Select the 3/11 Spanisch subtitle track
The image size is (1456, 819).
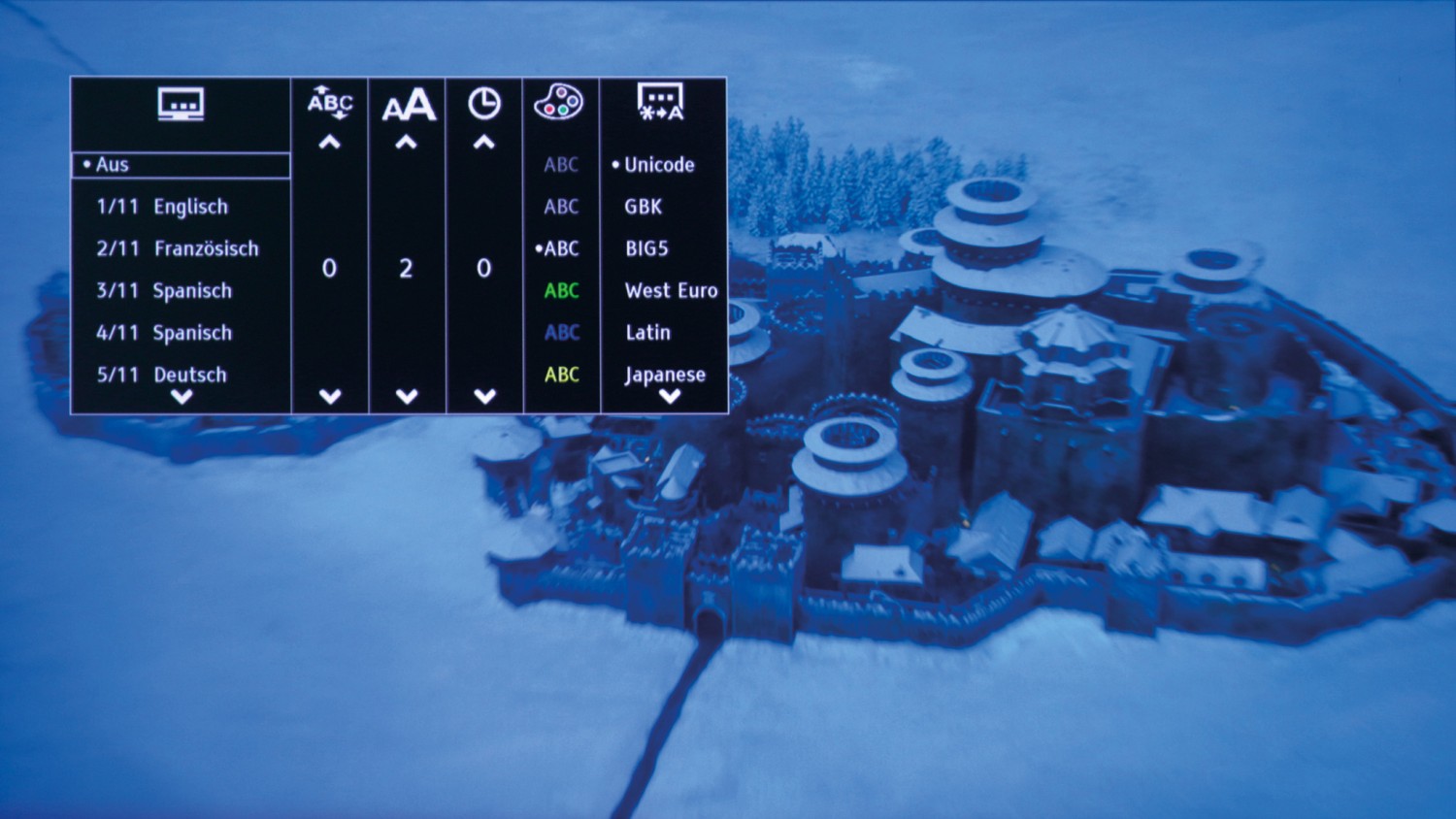164,290
